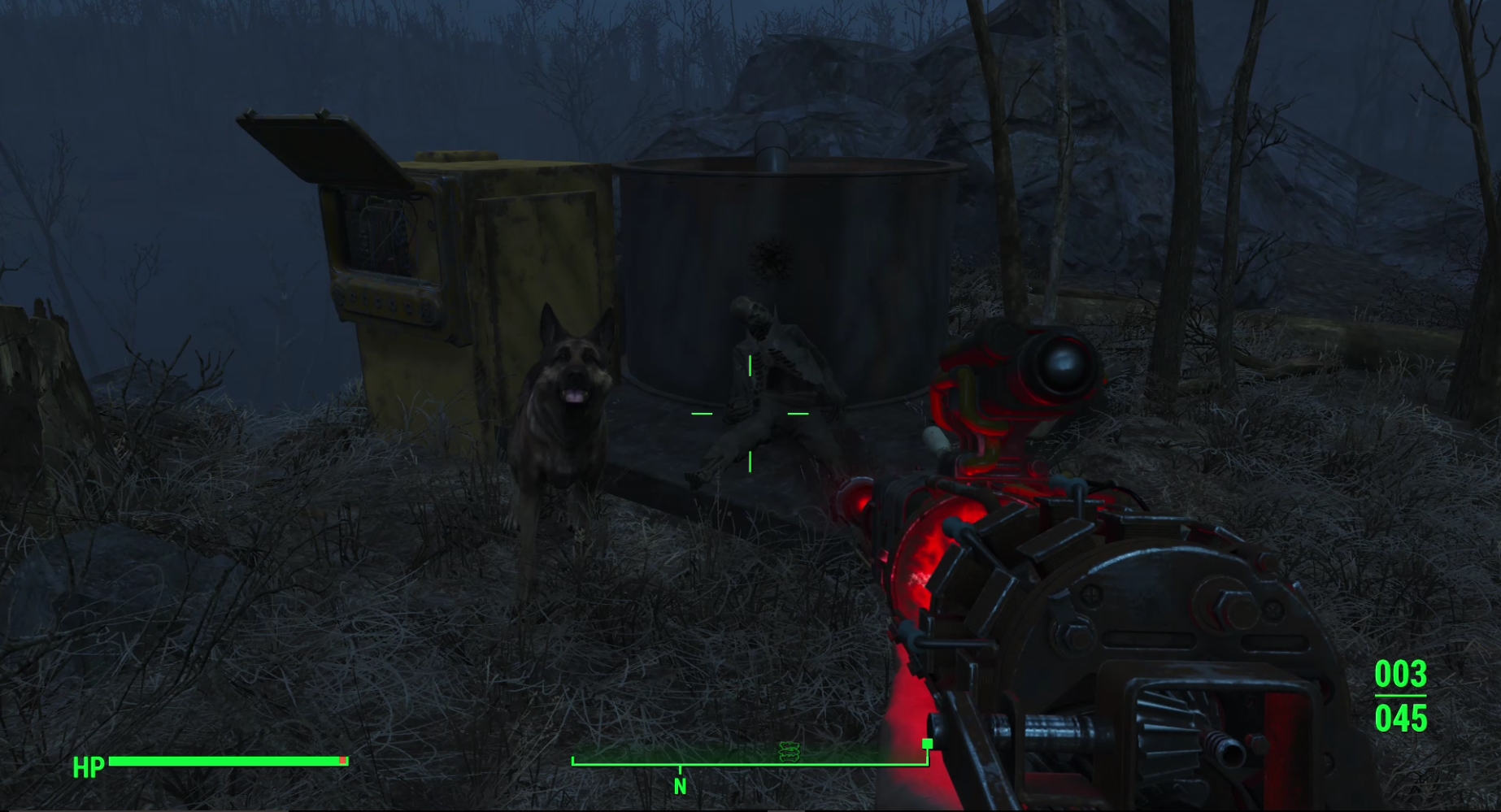Click the north indicator on the compass
This screenshot has width=1501, height=812.
(680, 786)
